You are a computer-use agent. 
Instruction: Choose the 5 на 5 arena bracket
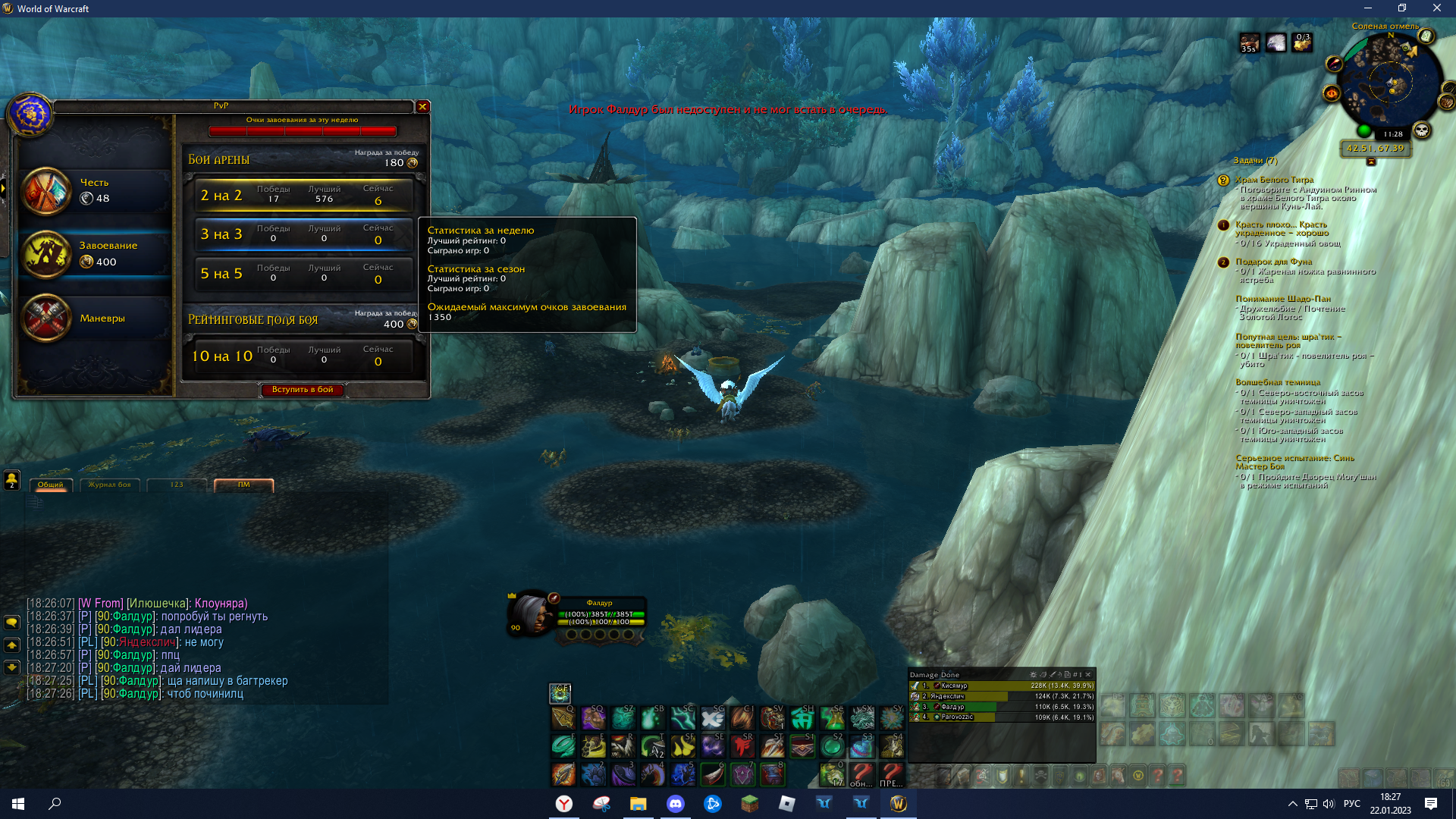tap(303, 274)
